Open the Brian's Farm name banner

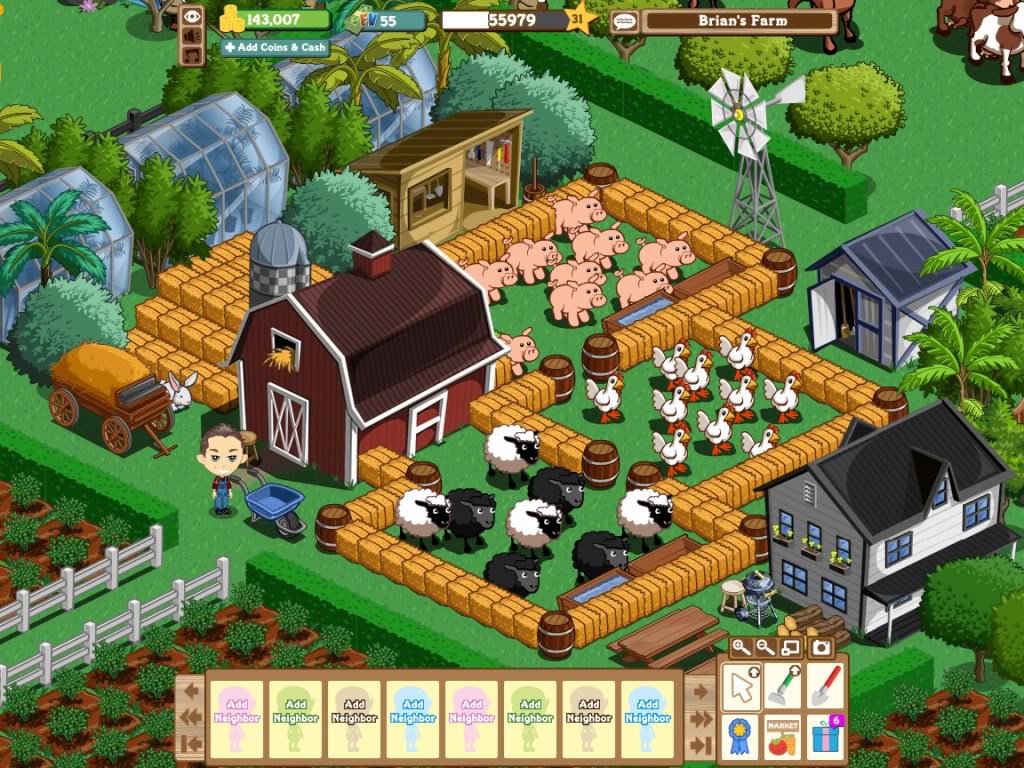click(x=738, y=20)
